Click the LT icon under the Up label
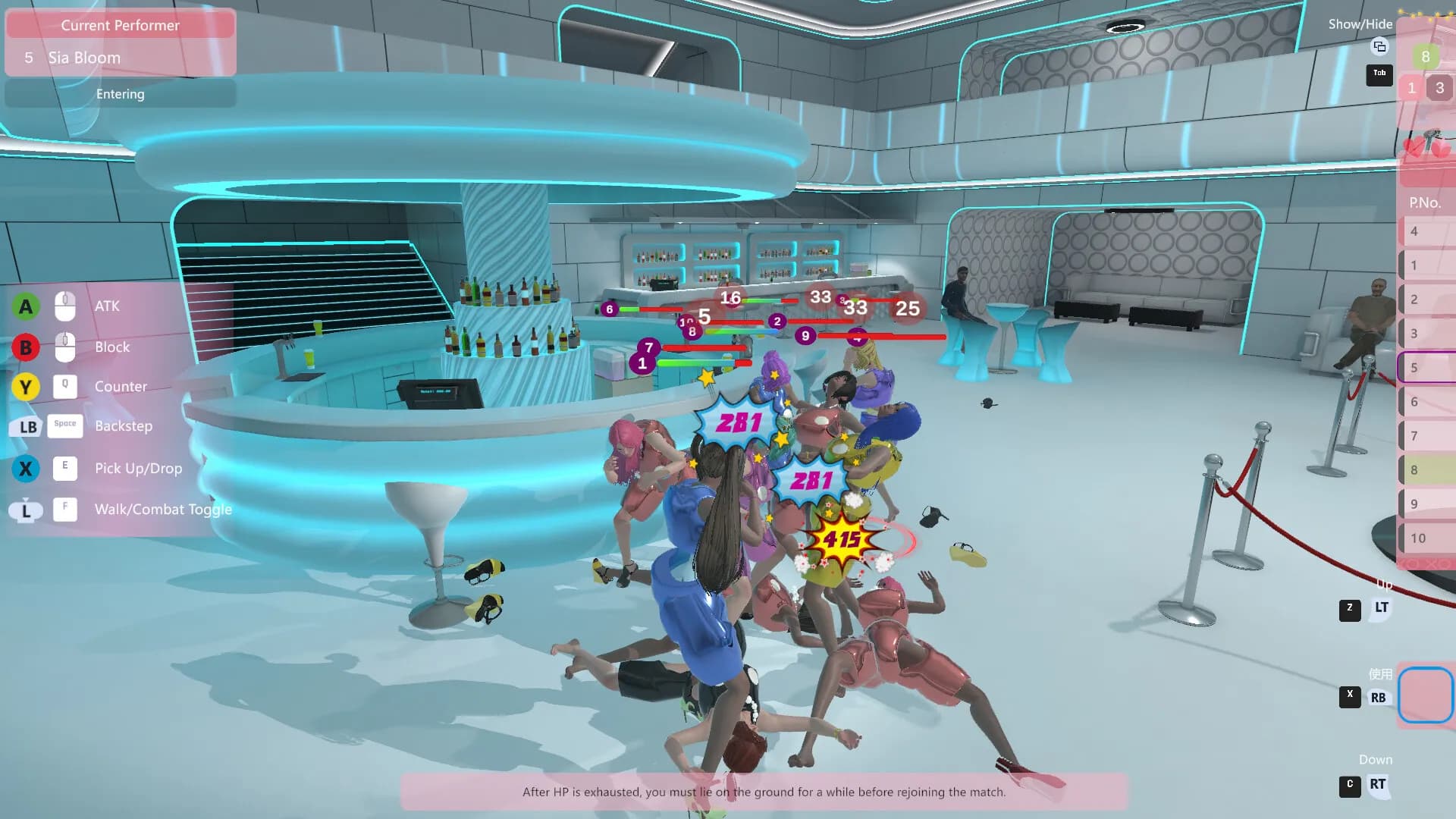 coord(1381,607)
